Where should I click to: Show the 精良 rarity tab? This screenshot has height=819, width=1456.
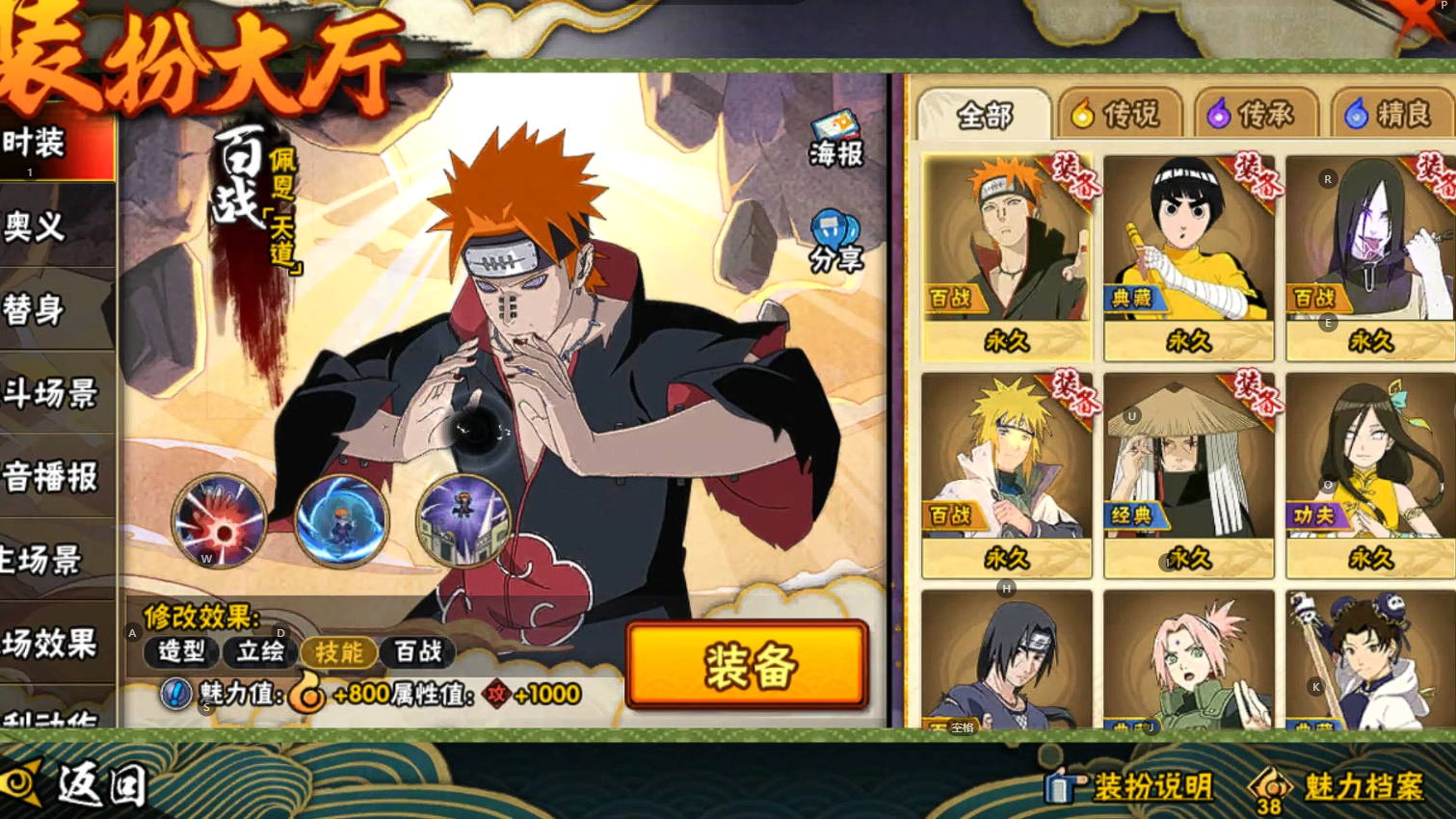pos(1391,116)
